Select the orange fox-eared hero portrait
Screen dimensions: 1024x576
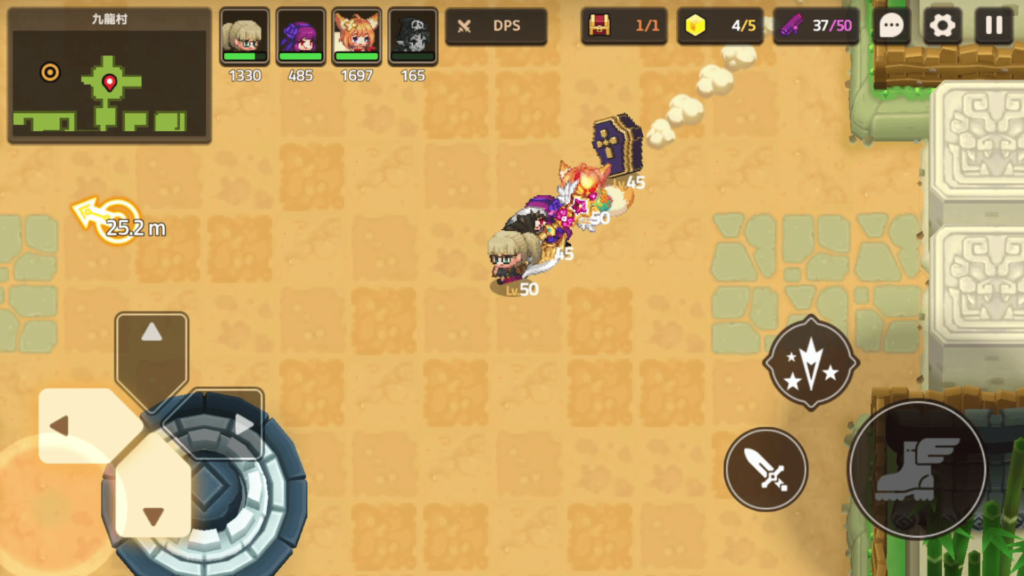tap(357, 37)
